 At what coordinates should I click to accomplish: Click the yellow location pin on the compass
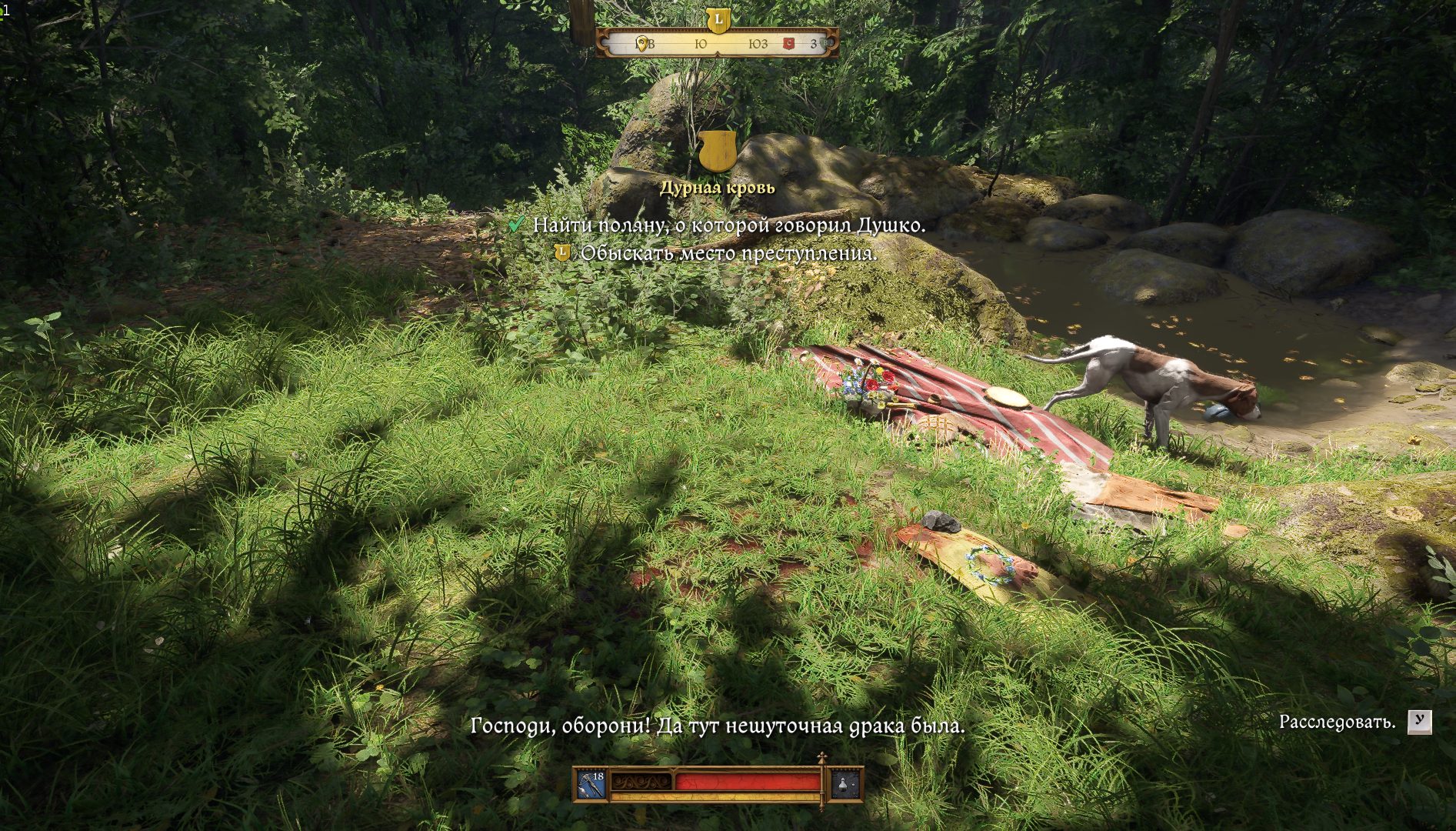coord(641,44)
